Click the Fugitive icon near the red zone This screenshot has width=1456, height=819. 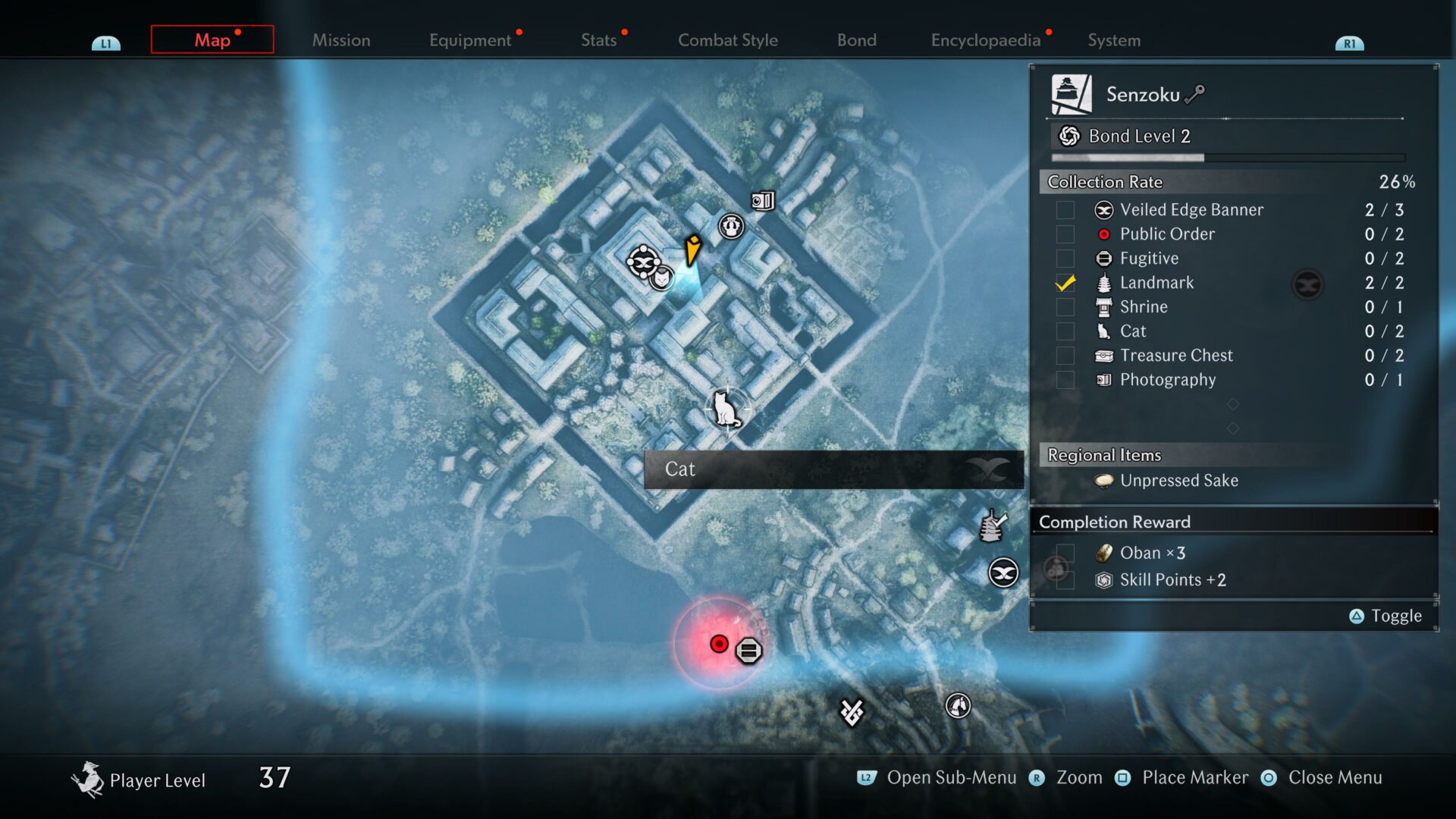749,648
